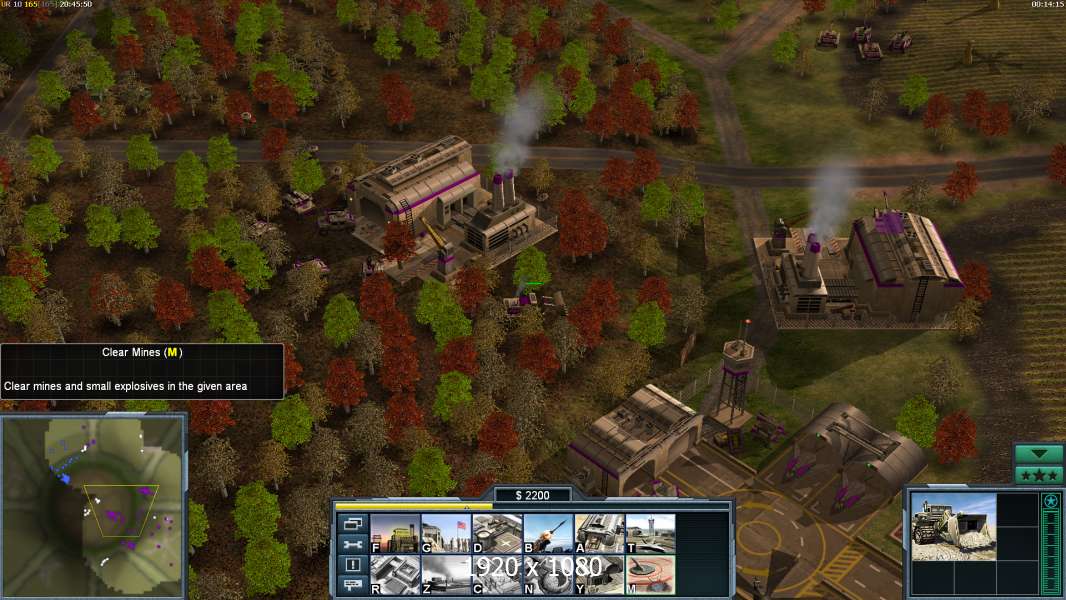Screen dimensions: 1066x600
Task: Pick the bunker build icon marked Y
Action: [x=599, y=573]
